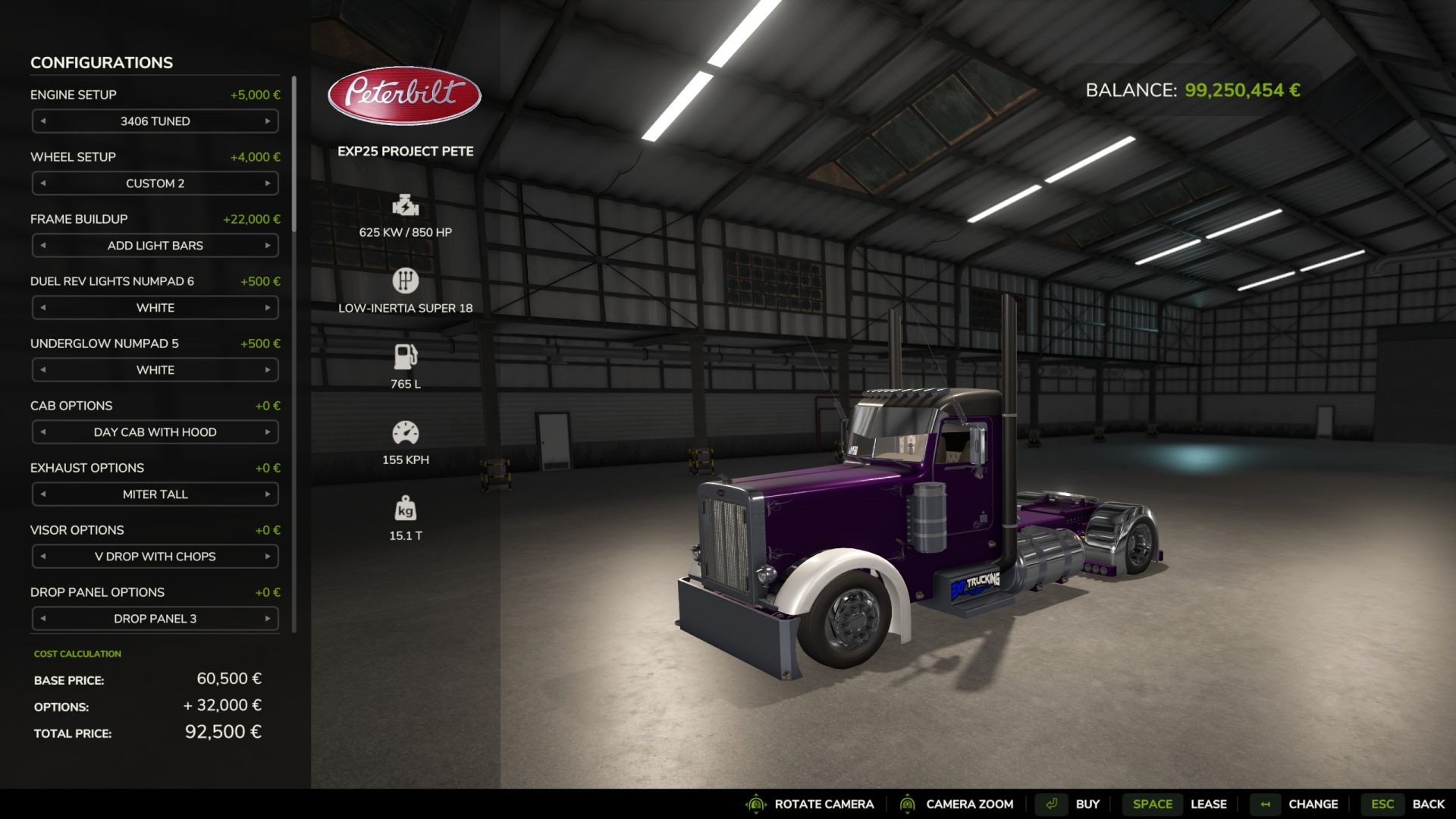Choose next Duel Rev Lights color

pyautogui.click(x=268, y=308)
